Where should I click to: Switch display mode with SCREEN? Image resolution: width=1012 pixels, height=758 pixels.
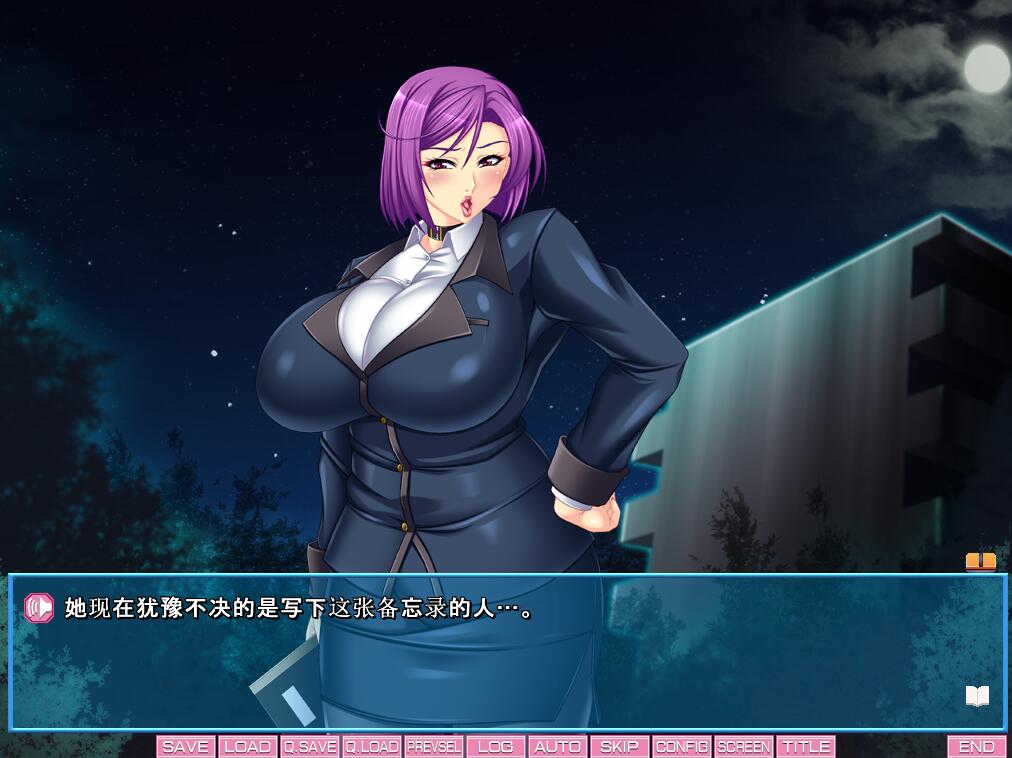tap(744, 747)
